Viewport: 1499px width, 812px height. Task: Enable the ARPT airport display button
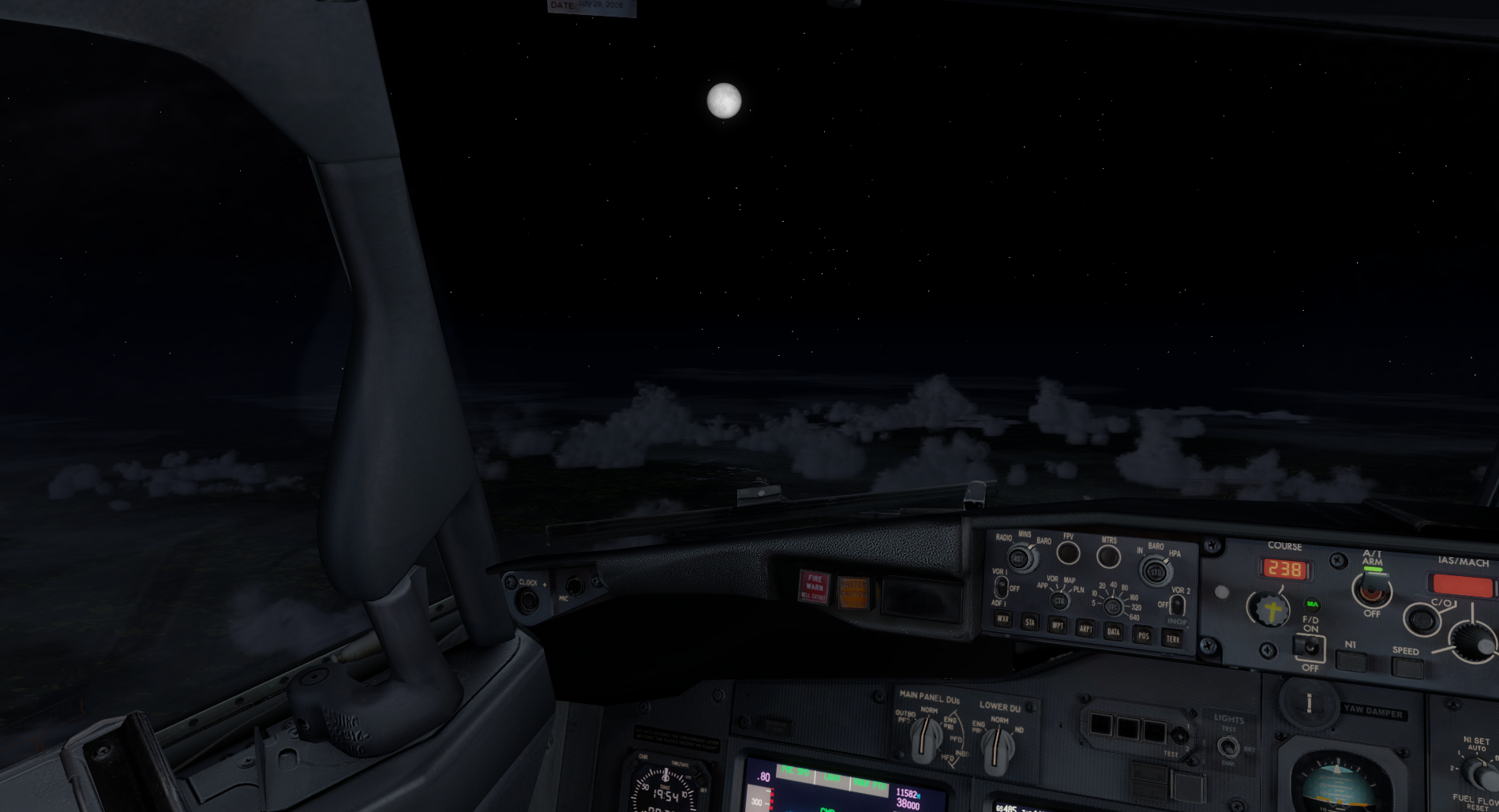point(1085,629)
